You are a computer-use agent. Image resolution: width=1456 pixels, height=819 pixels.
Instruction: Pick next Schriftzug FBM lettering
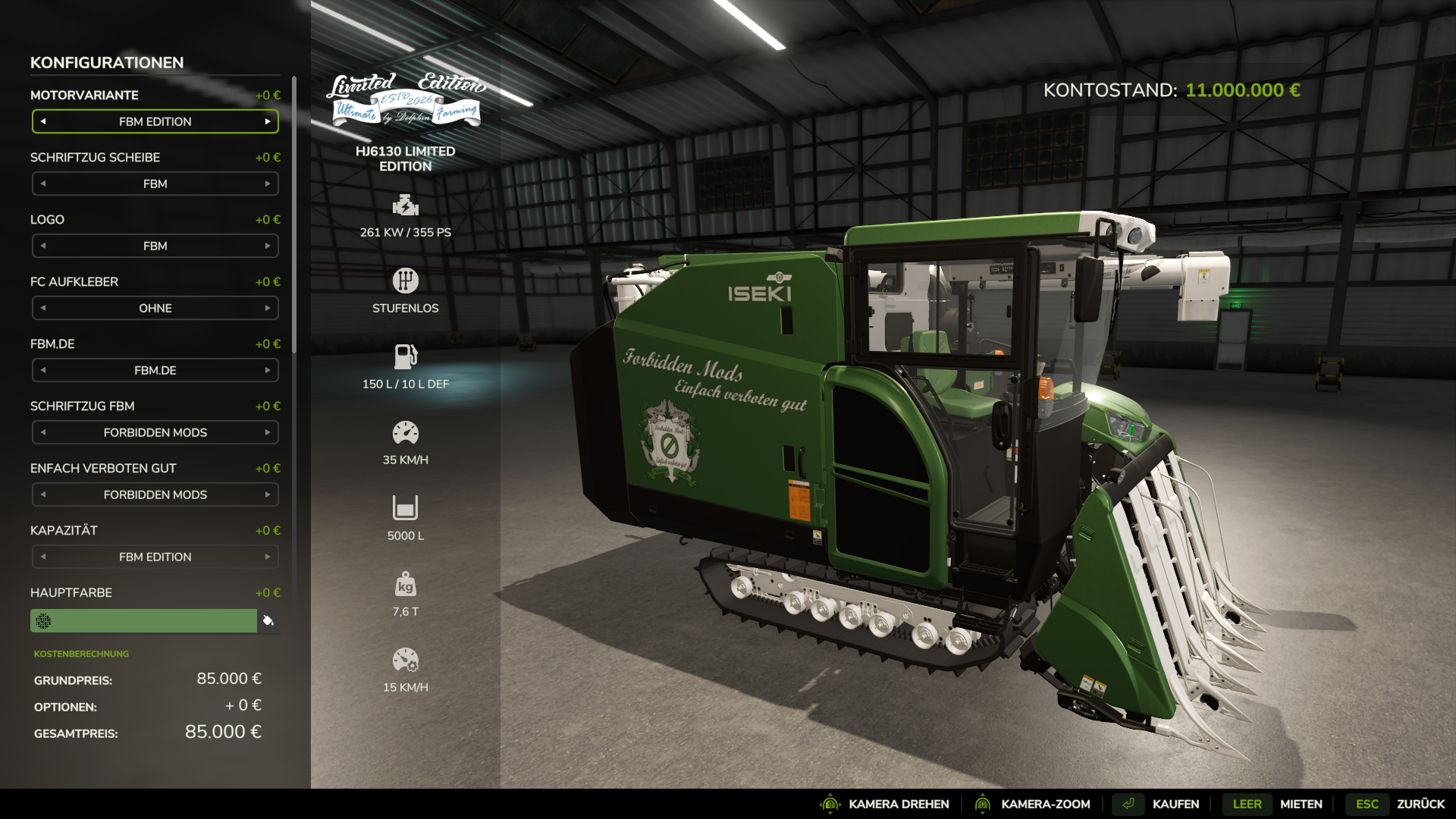268,432
